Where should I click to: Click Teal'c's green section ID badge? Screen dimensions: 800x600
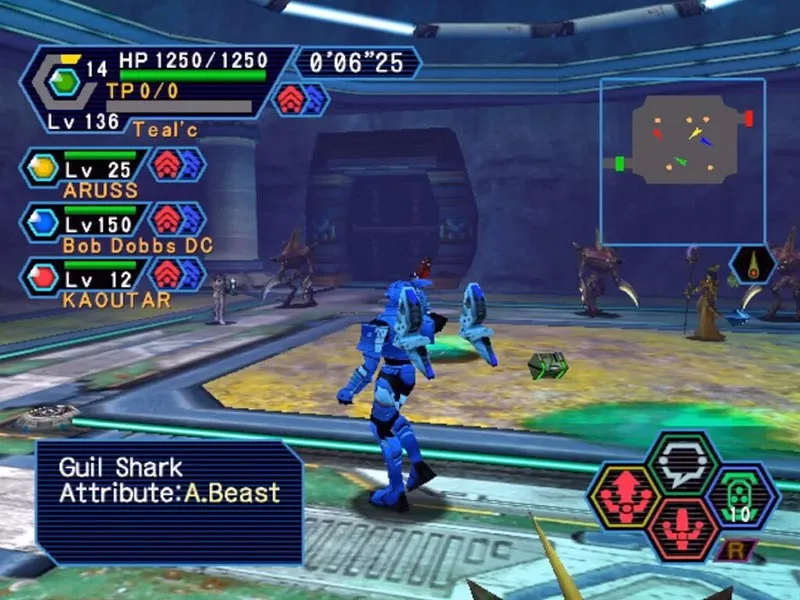tap(64, 83)
